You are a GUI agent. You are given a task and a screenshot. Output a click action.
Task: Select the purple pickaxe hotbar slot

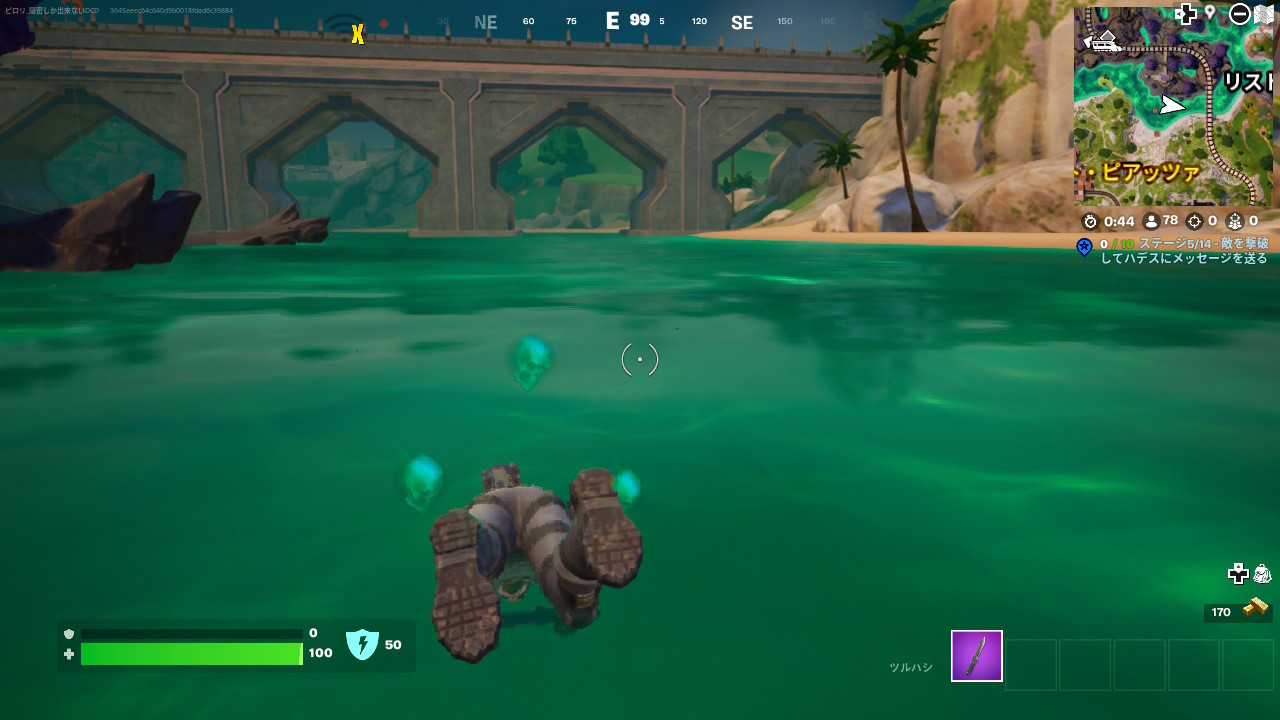point(976,656)
